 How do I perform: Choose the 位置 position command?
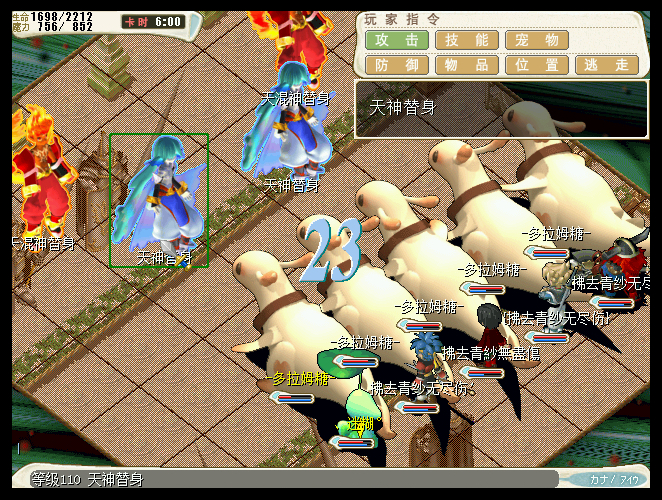[537, 65]
